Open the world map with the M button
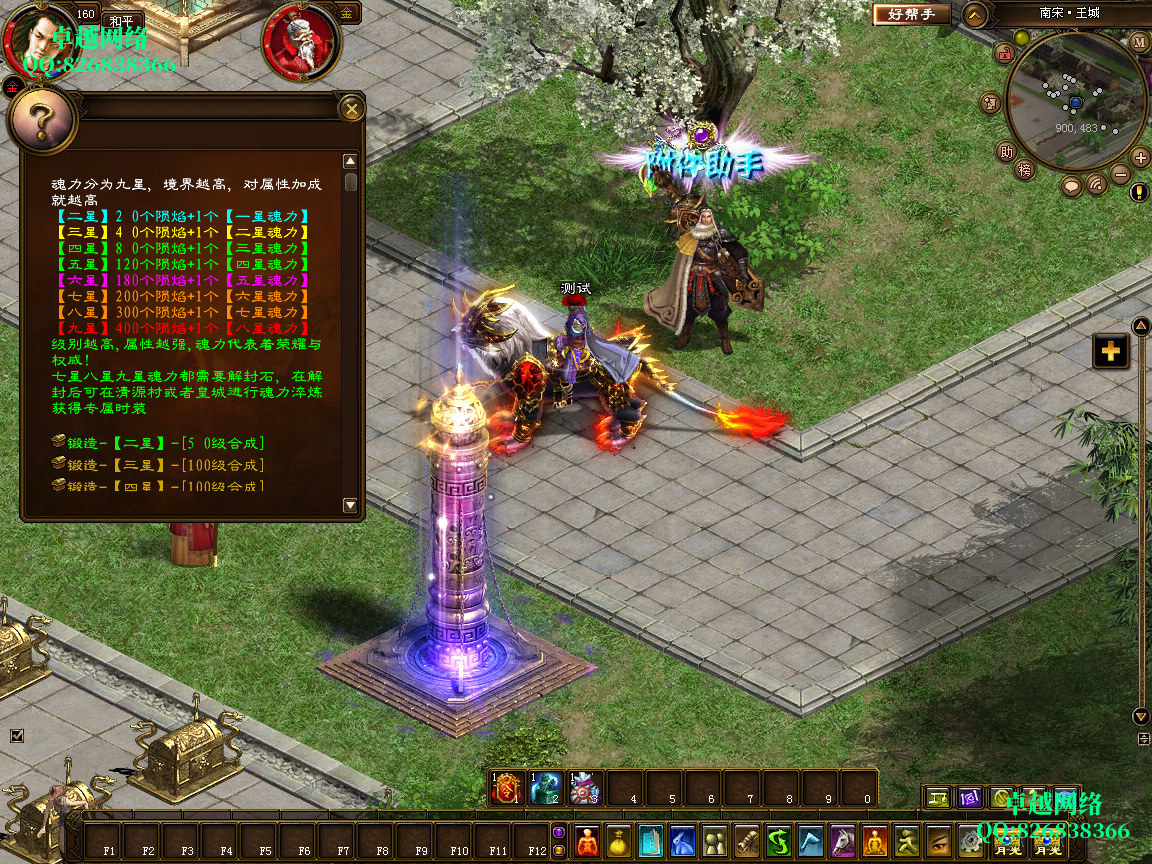Viewport: 1152px width, 864px height. pos(1140,42)
